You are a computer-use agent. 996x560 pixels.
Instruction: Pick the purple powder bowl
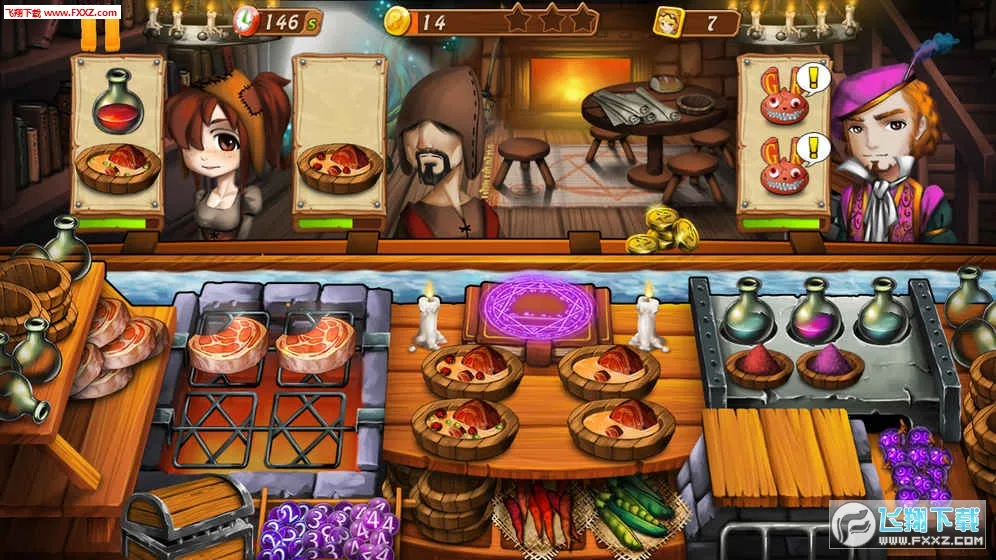(829, 364)
